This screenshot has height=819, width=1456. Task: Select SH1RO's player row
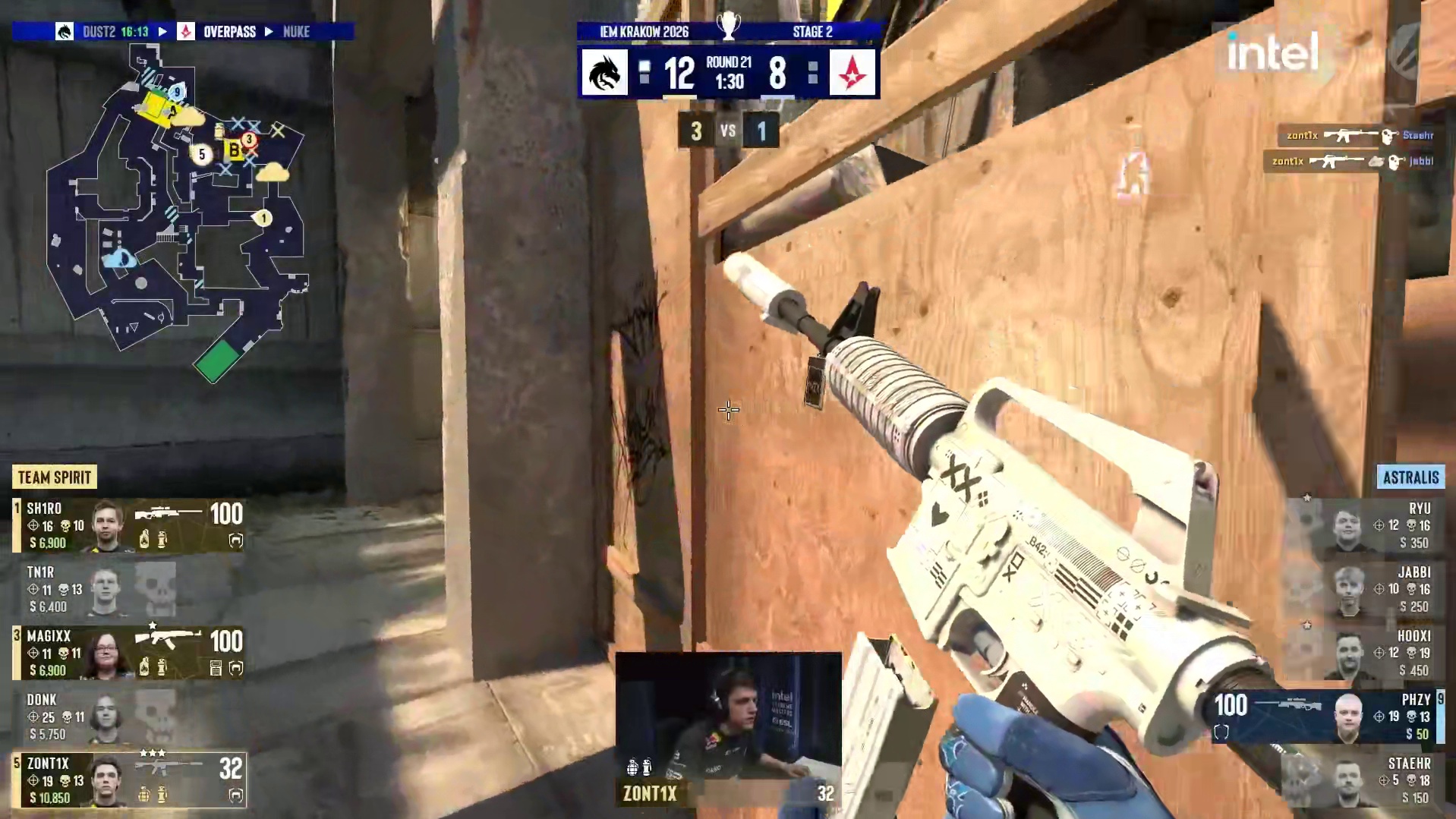tap(129, 524)
